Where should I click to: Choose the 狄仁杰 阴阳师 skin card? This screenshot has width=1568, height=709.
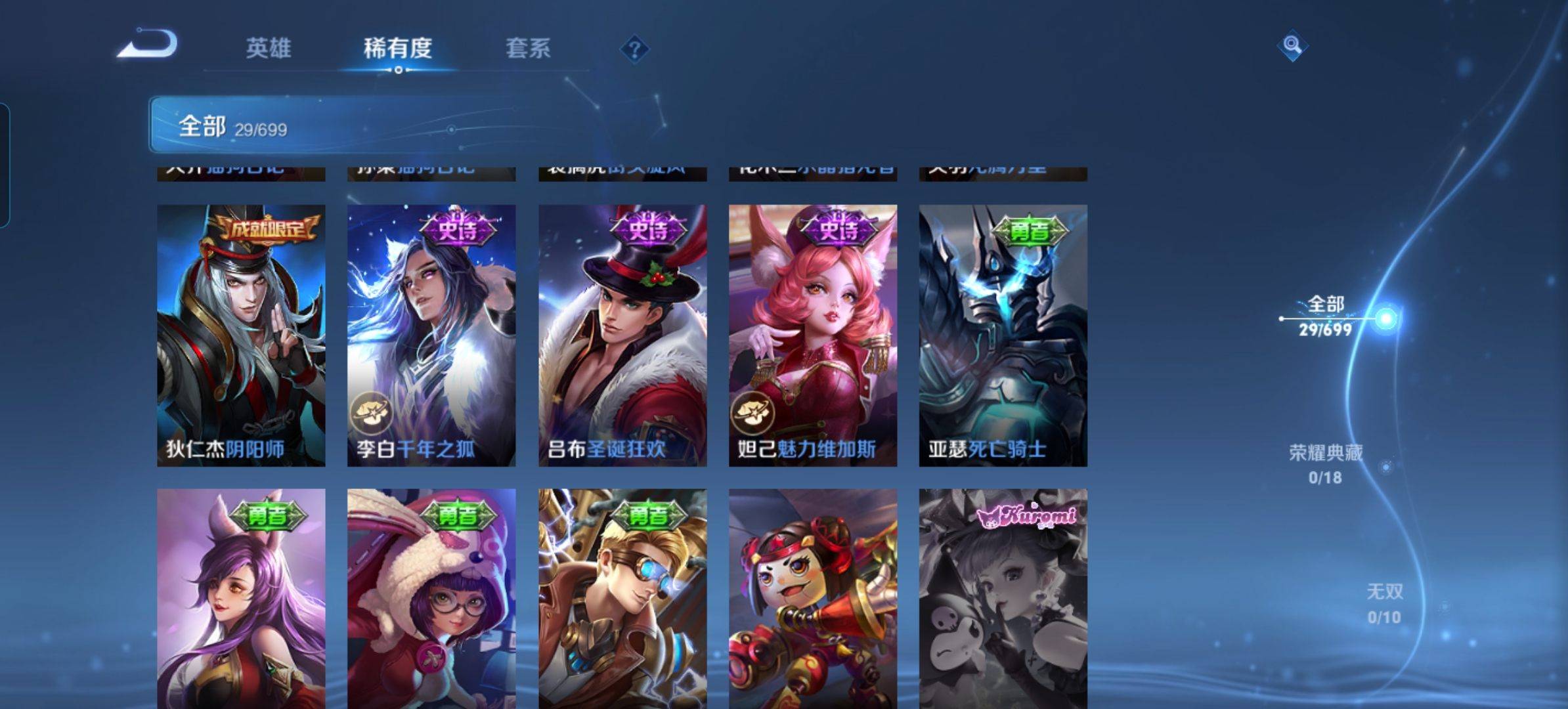pos(241,335)
